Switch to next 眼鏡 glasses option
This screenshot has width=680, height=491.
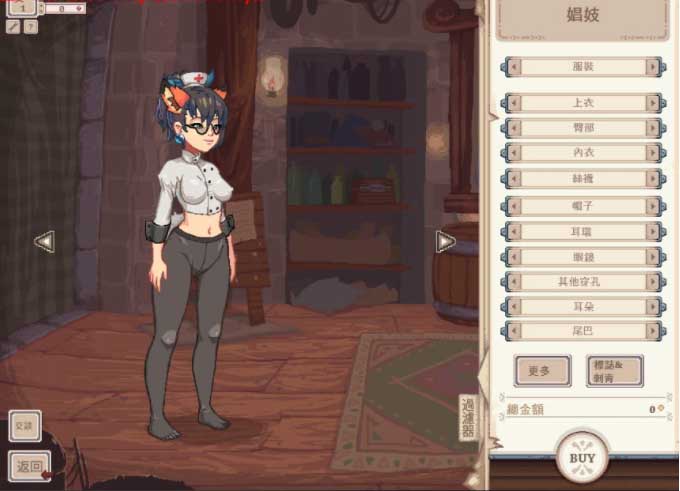(654, 256)
